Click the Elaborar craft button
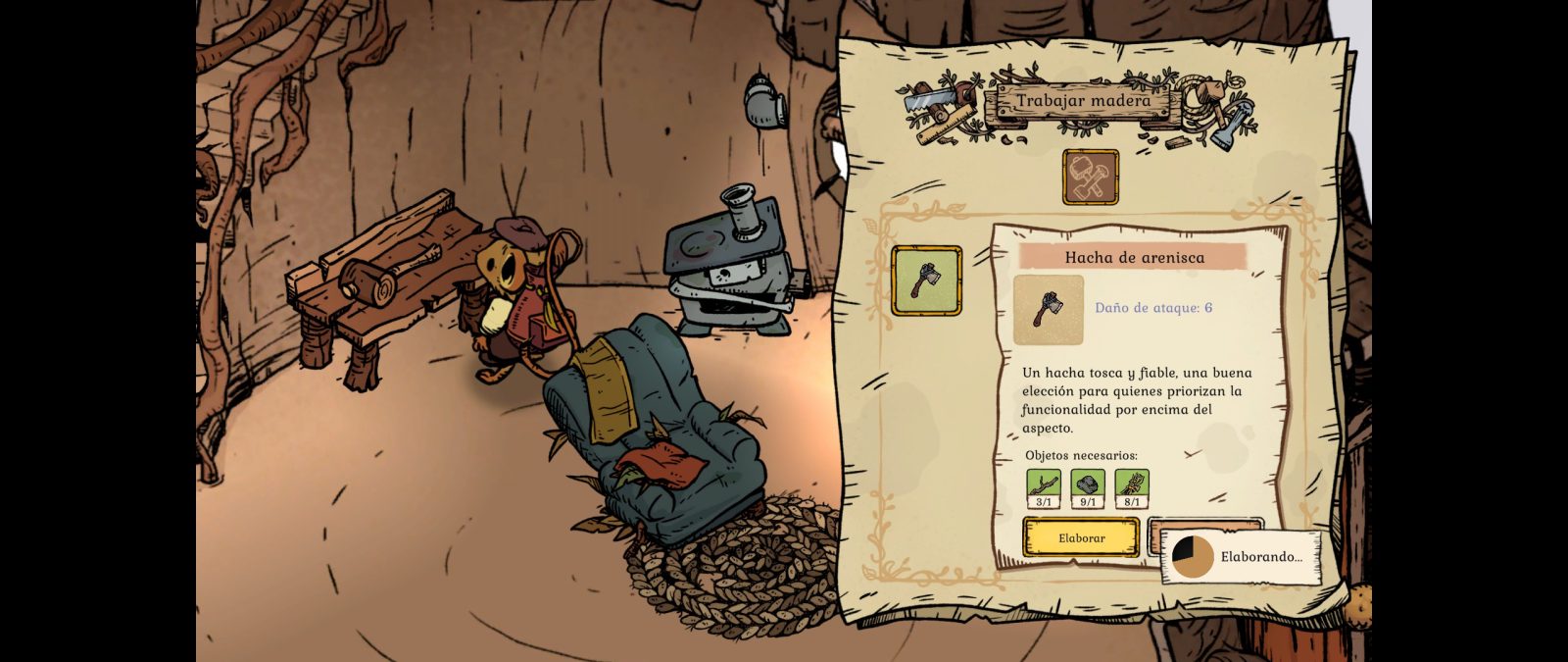This screenshot has height=662, width=1568. click(x=1081, y=537)
